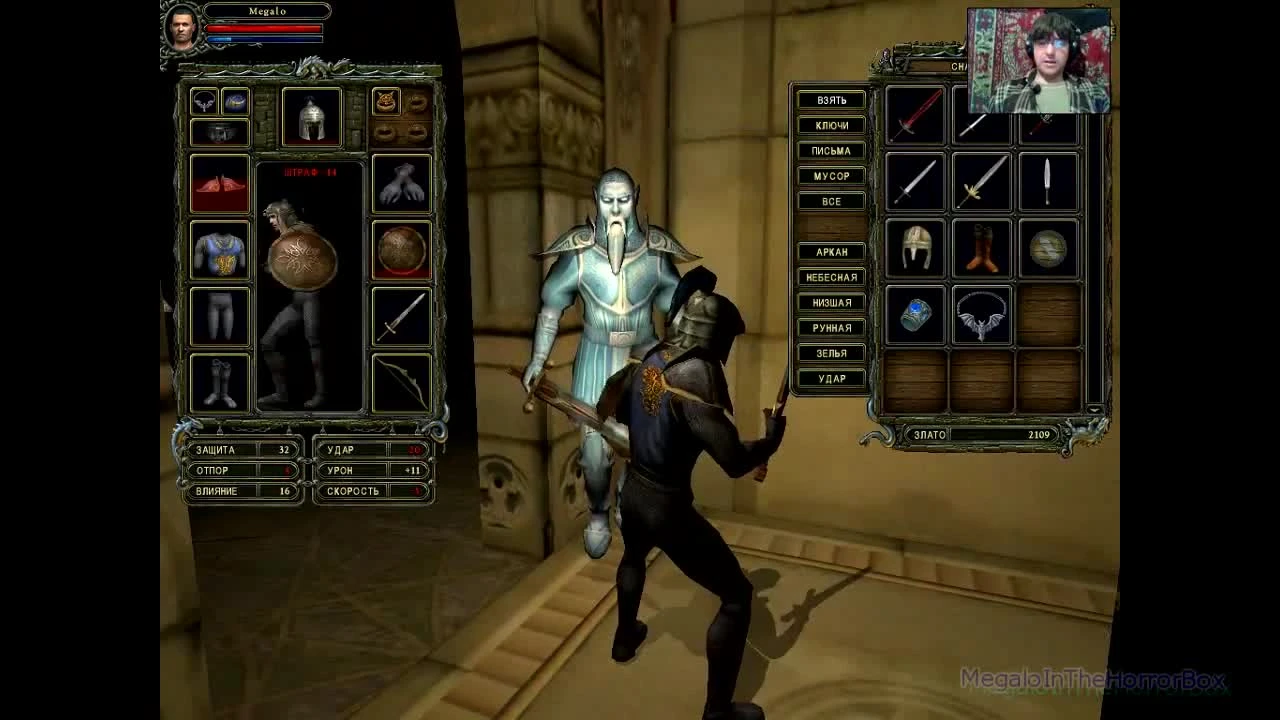Enable the КЛЮЧИ filter
Viewport: 1280px width, 720px height.
pos(832,125)
